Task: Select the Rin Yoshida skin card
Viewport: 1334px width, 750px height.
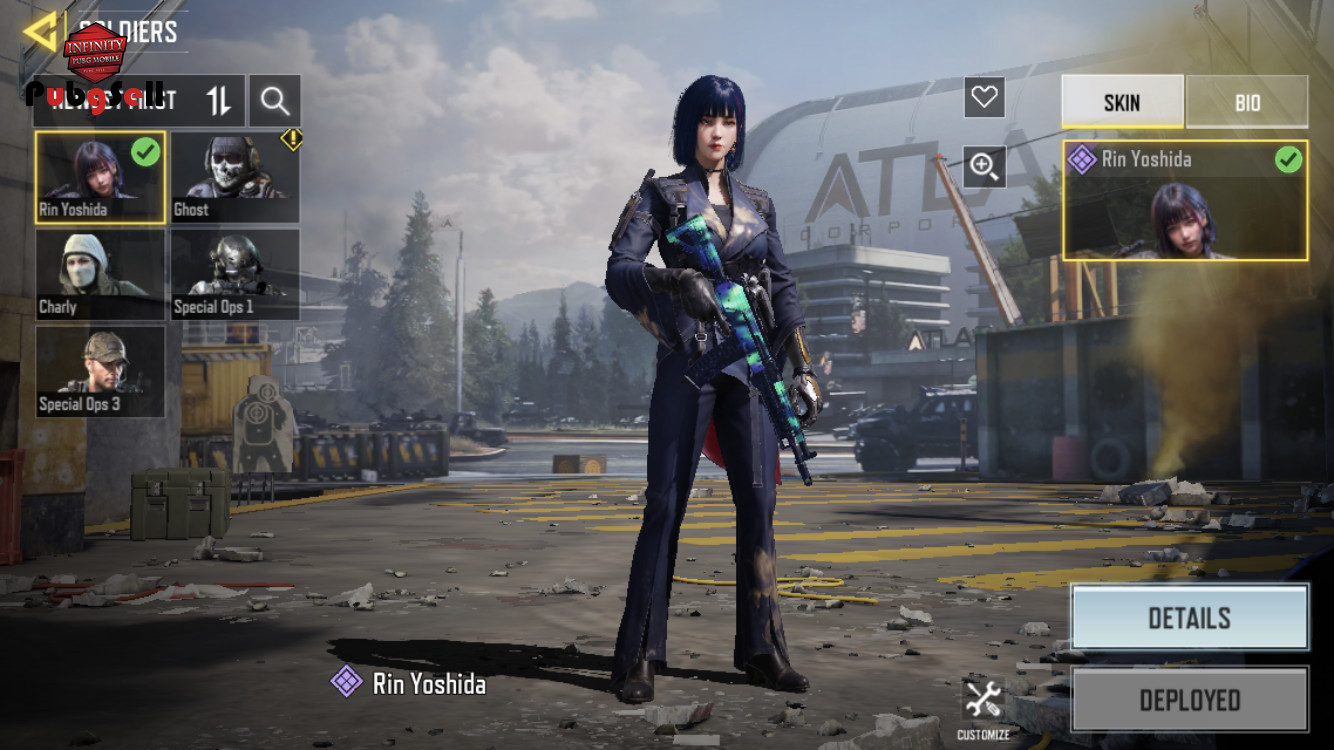Action: pos(1185,200)
